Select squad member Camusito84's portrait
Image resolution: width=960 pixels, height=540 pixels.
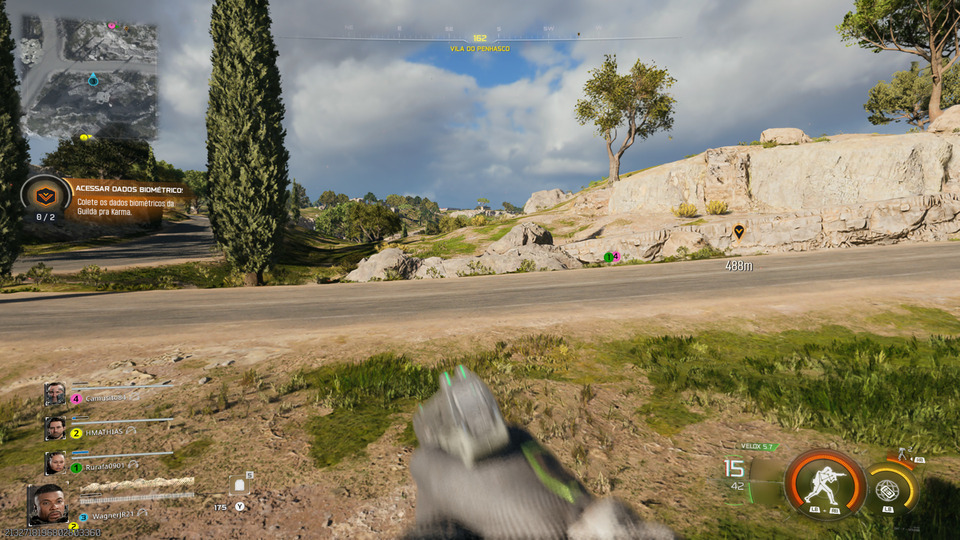(x=55, y=394)
